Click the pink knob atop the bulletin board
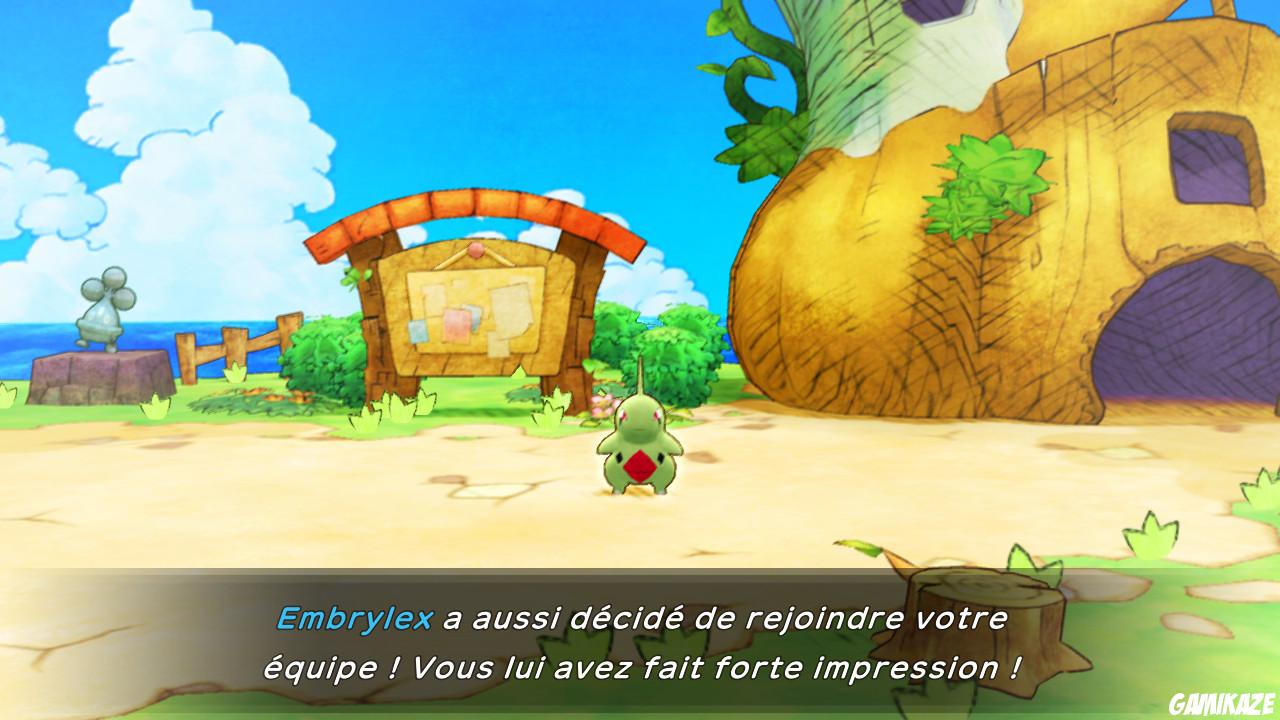This screenshot has width=1280, height=720. (x=477, y=250)
